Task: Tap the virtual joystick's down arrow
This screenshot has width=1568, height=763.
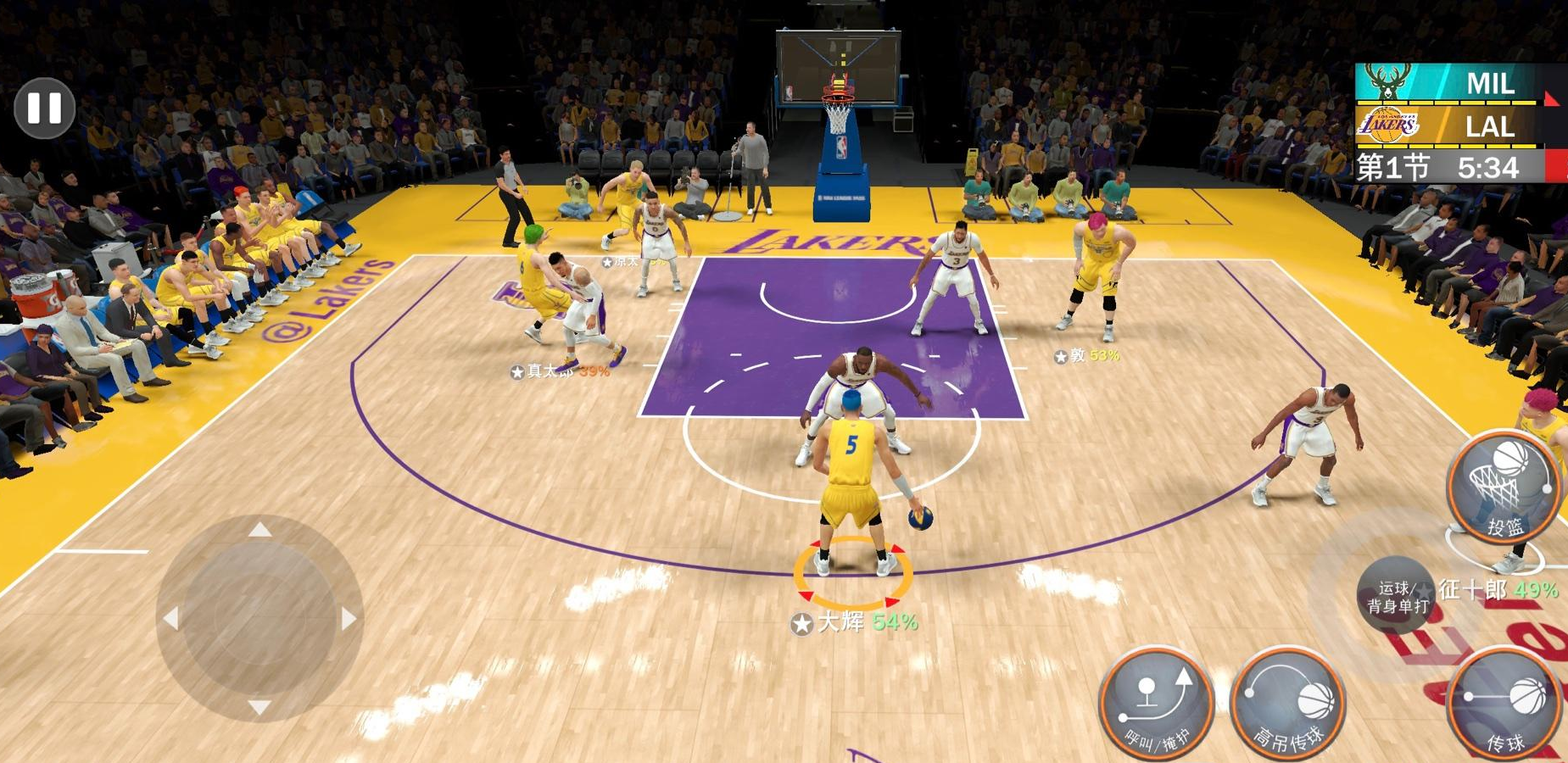Action: pyautogui.click(x=260, y=706)
